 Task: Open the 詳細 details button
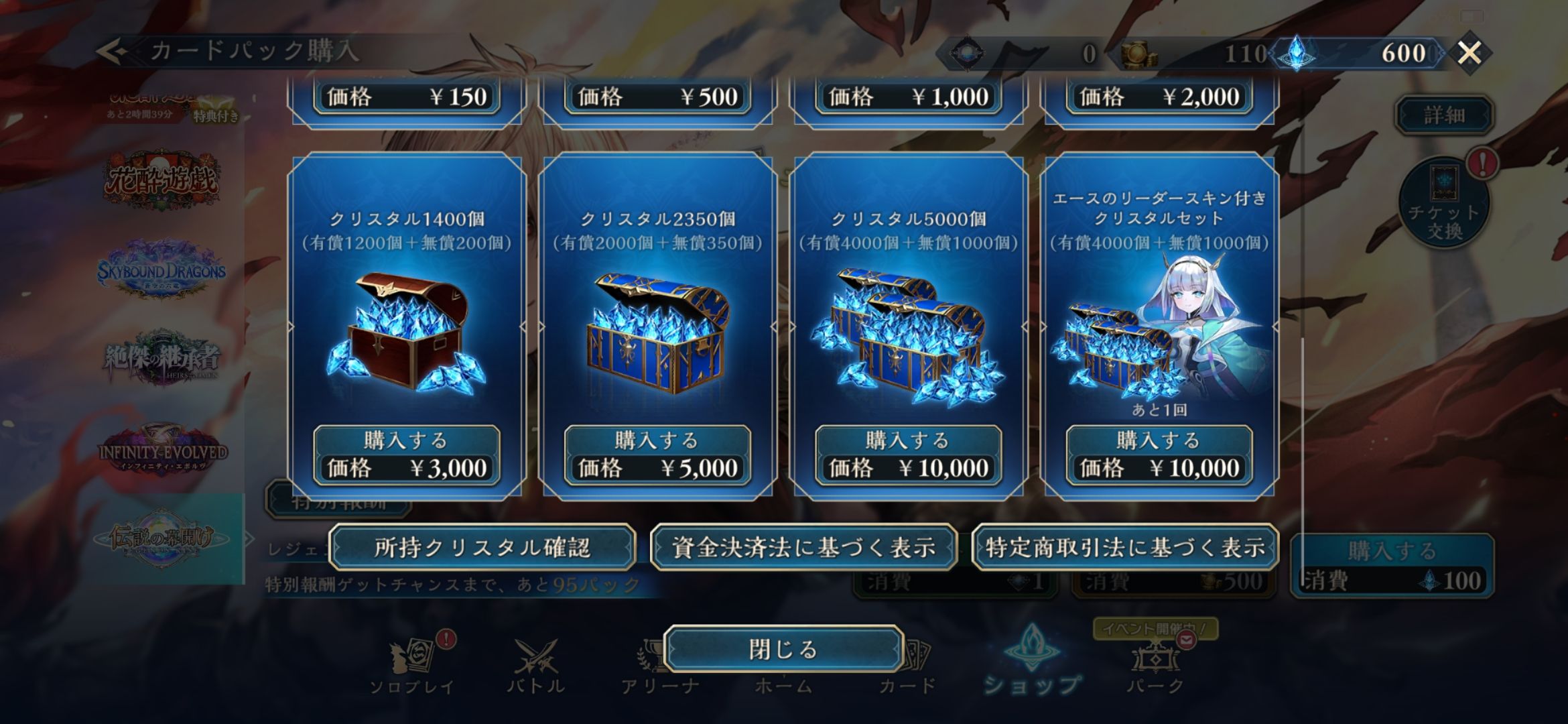pos(1444,115)
